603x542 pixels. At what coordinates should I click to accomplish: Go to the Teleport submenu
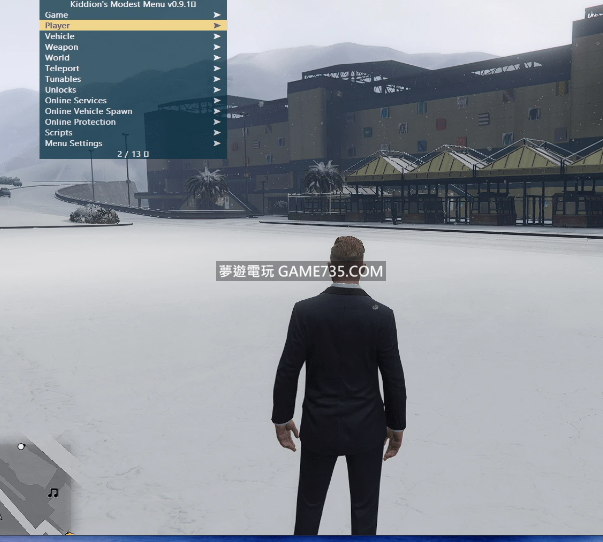click(x=62, y=68)
